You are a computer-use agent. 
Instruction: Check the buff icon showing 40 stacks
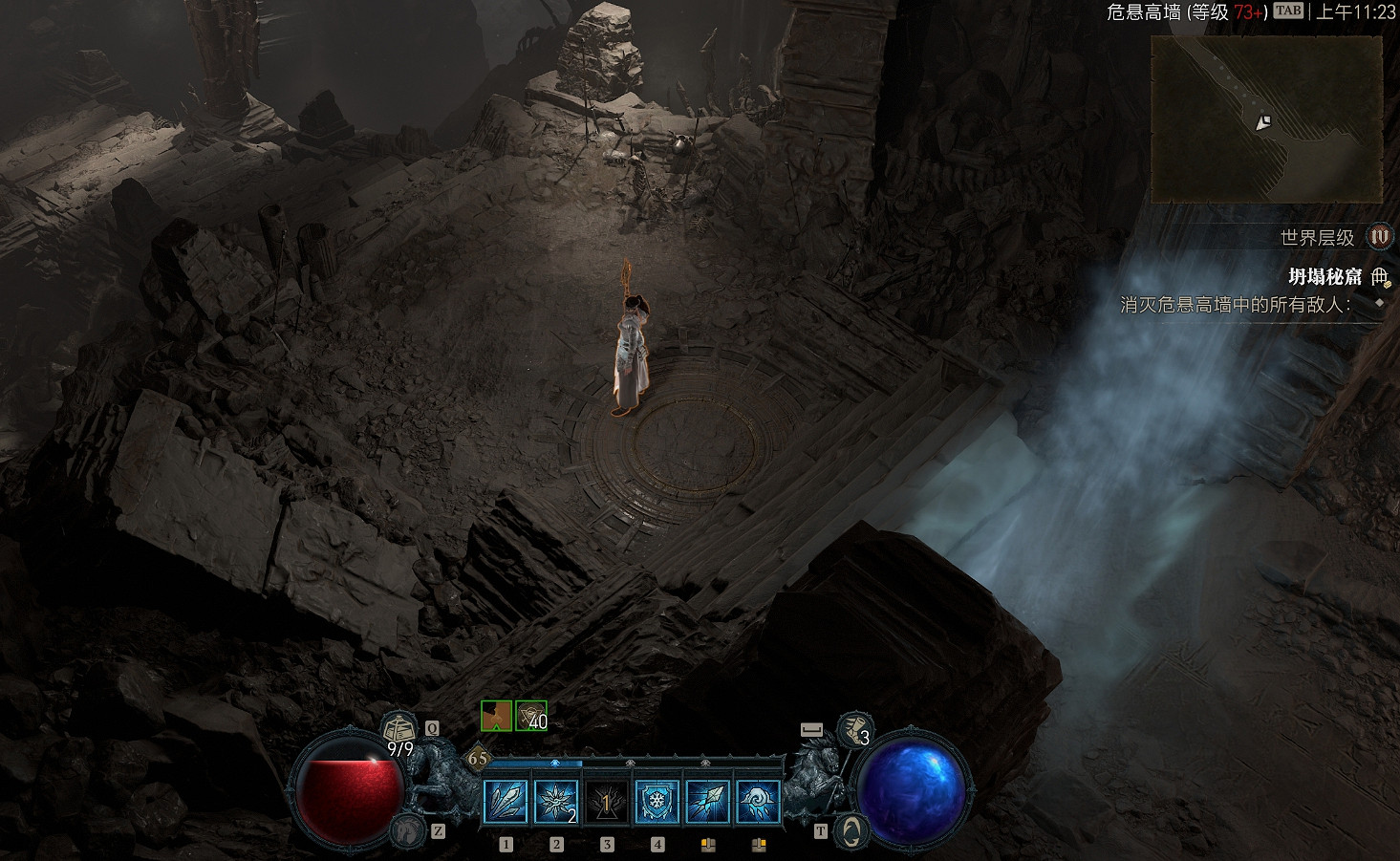[531, 716]
